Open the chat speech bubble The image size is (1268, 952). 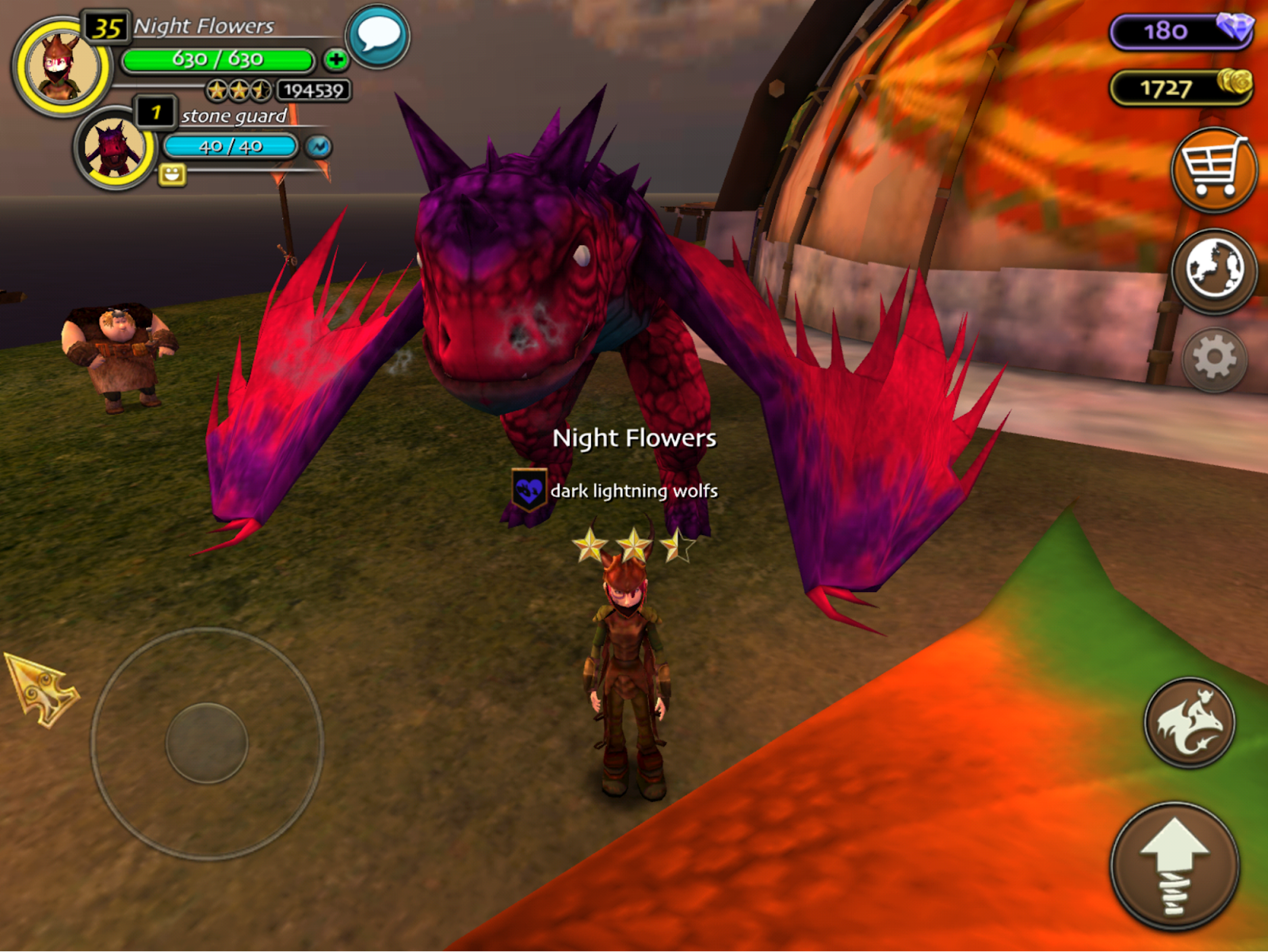pyautogui.click(x=378, y=36)
